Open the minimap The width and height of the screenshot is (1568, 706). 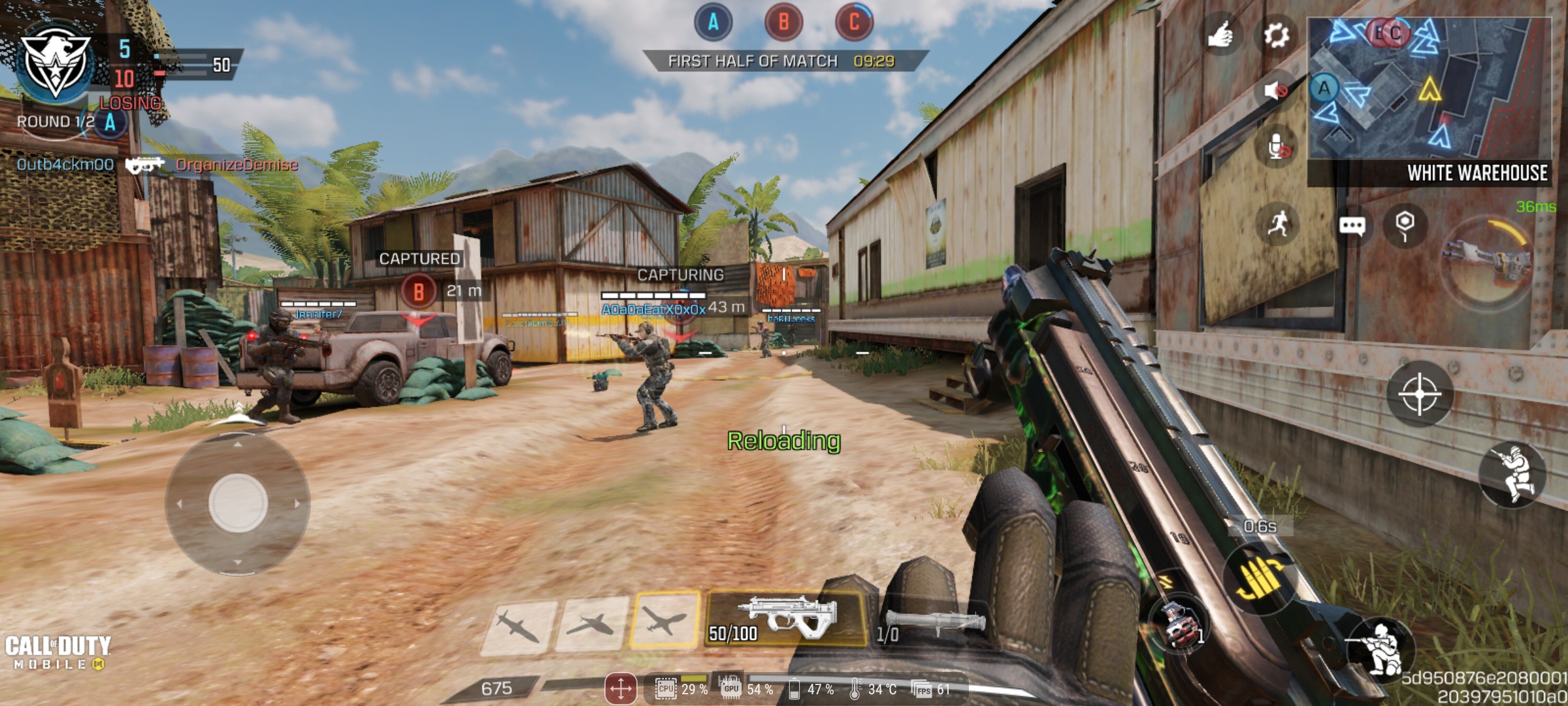(1428, 88)
